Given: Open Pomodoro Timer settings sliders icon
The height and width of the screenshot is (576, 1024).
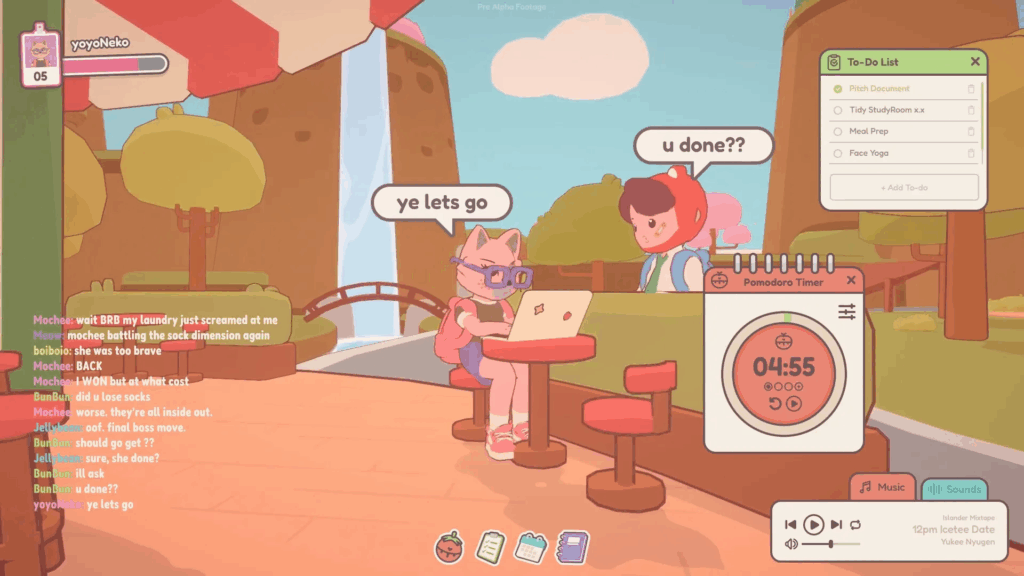Looking at the screenshot, I should [x=847, y=312].
